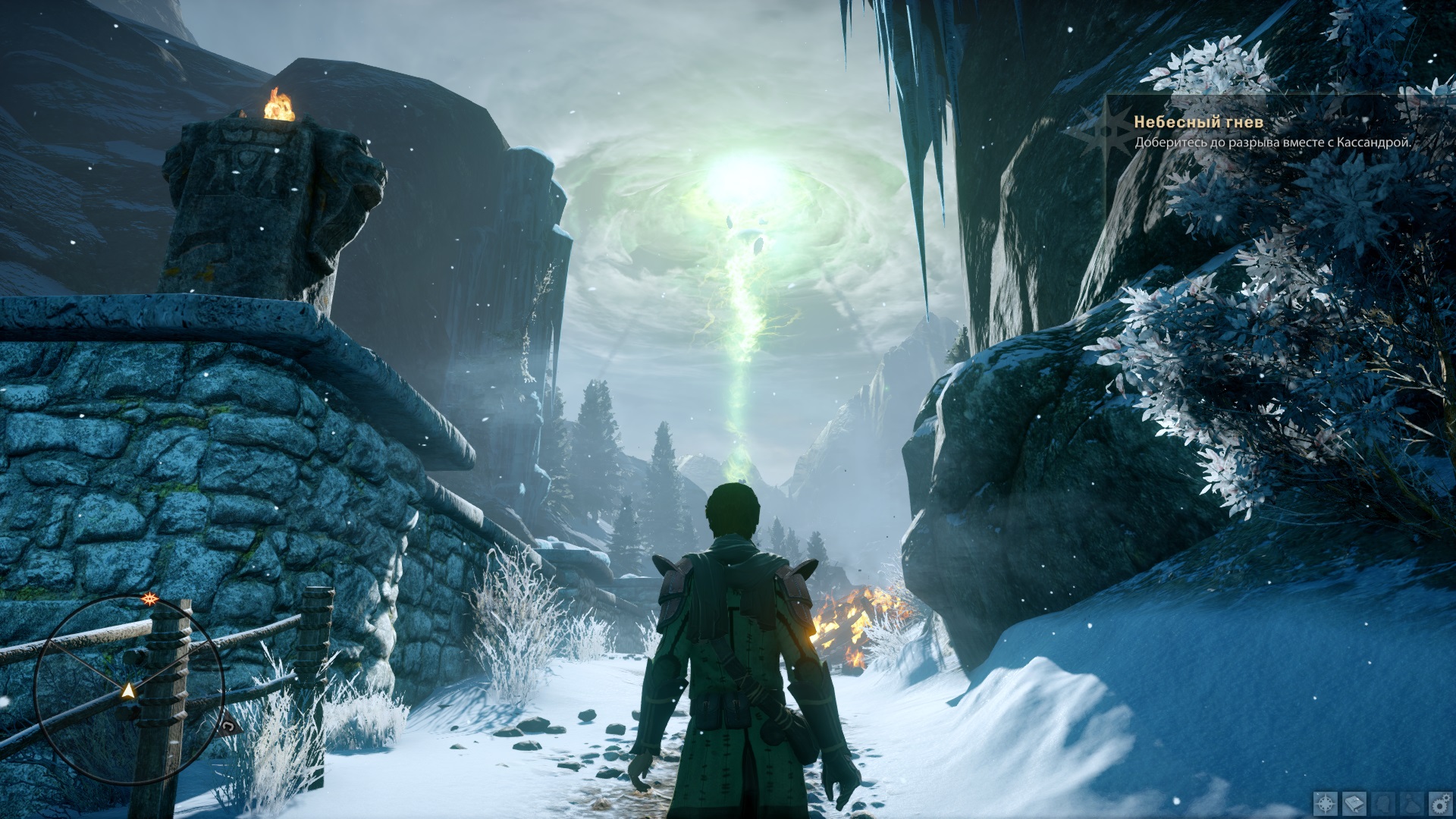This screenshot has width=1456, height=819.
Task: Select the orange quest marker on minimap
Action: tap(149, 599)
